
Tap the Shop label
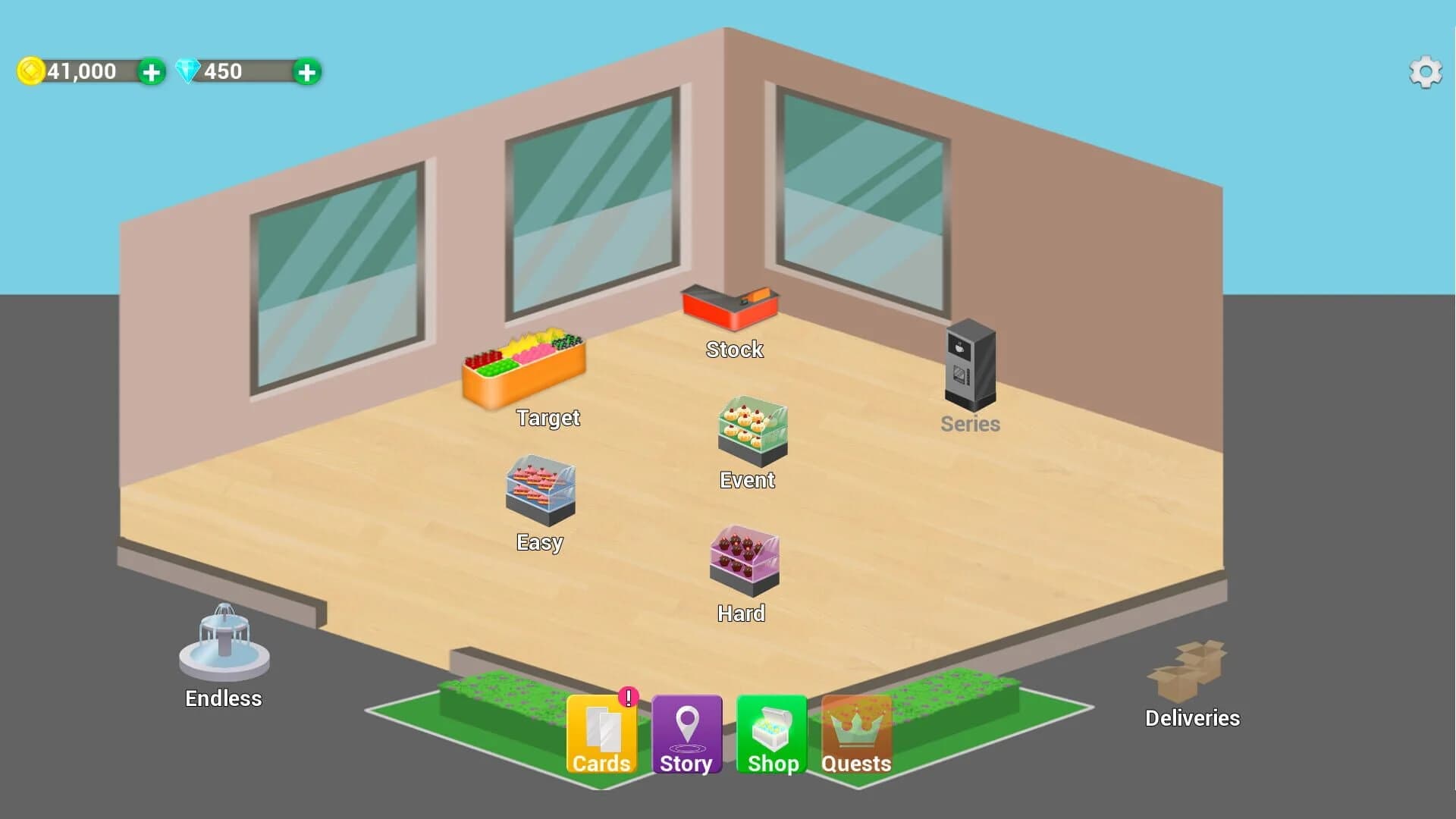[x=771, y=764]
